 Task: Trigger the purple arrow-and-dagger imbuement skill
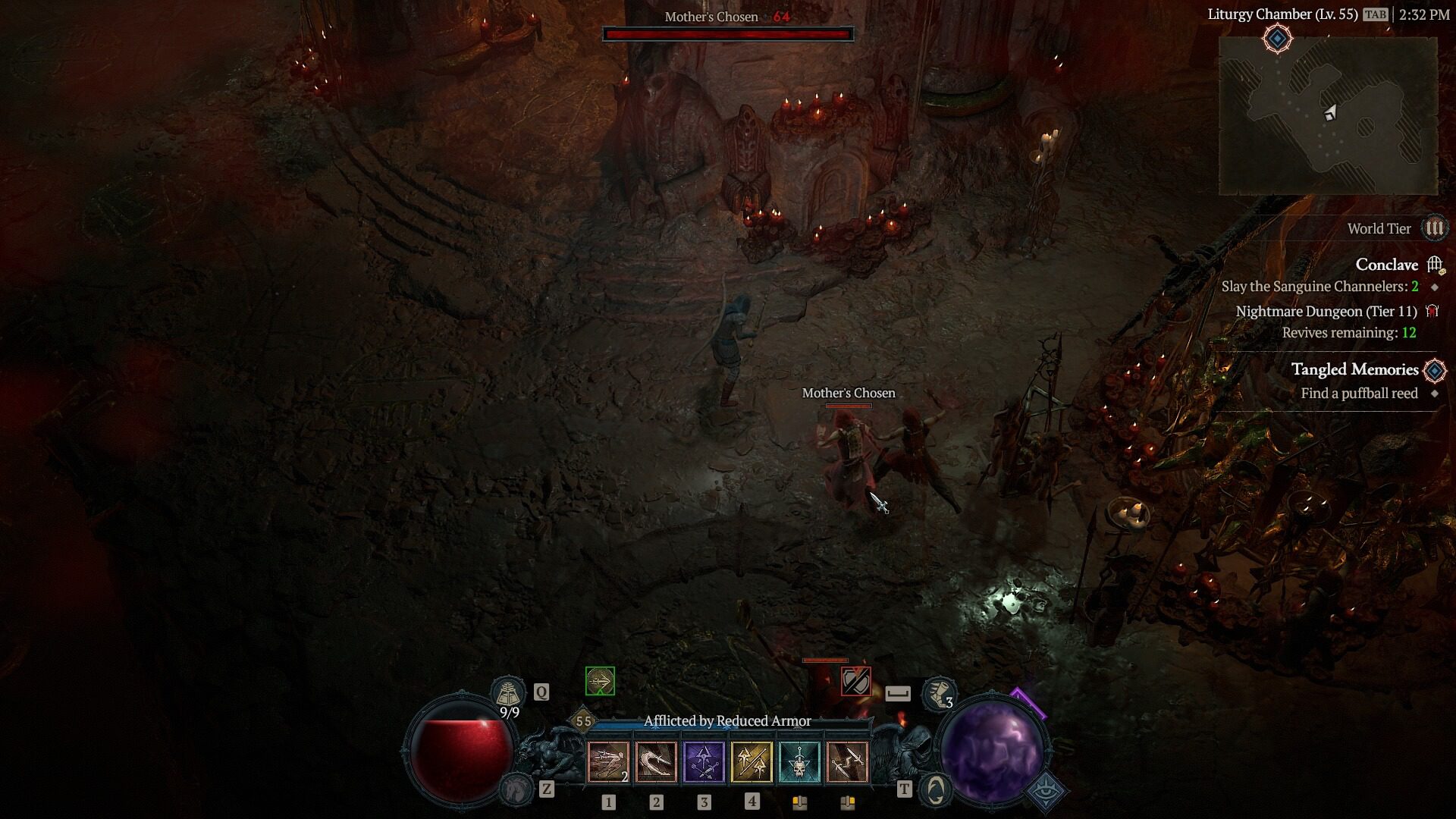point(704,761)
